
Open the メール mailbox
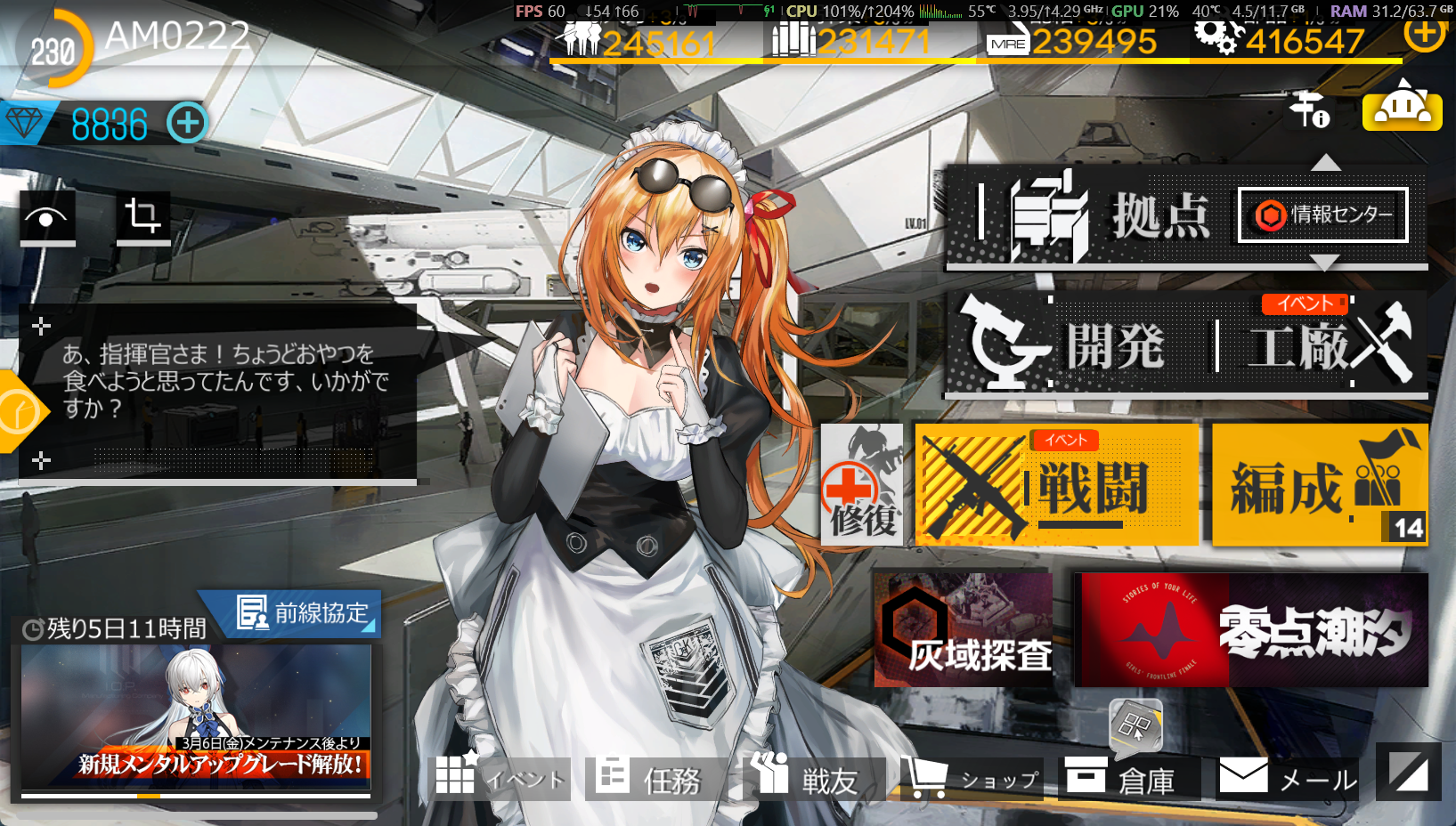(x=1288, y=779)
